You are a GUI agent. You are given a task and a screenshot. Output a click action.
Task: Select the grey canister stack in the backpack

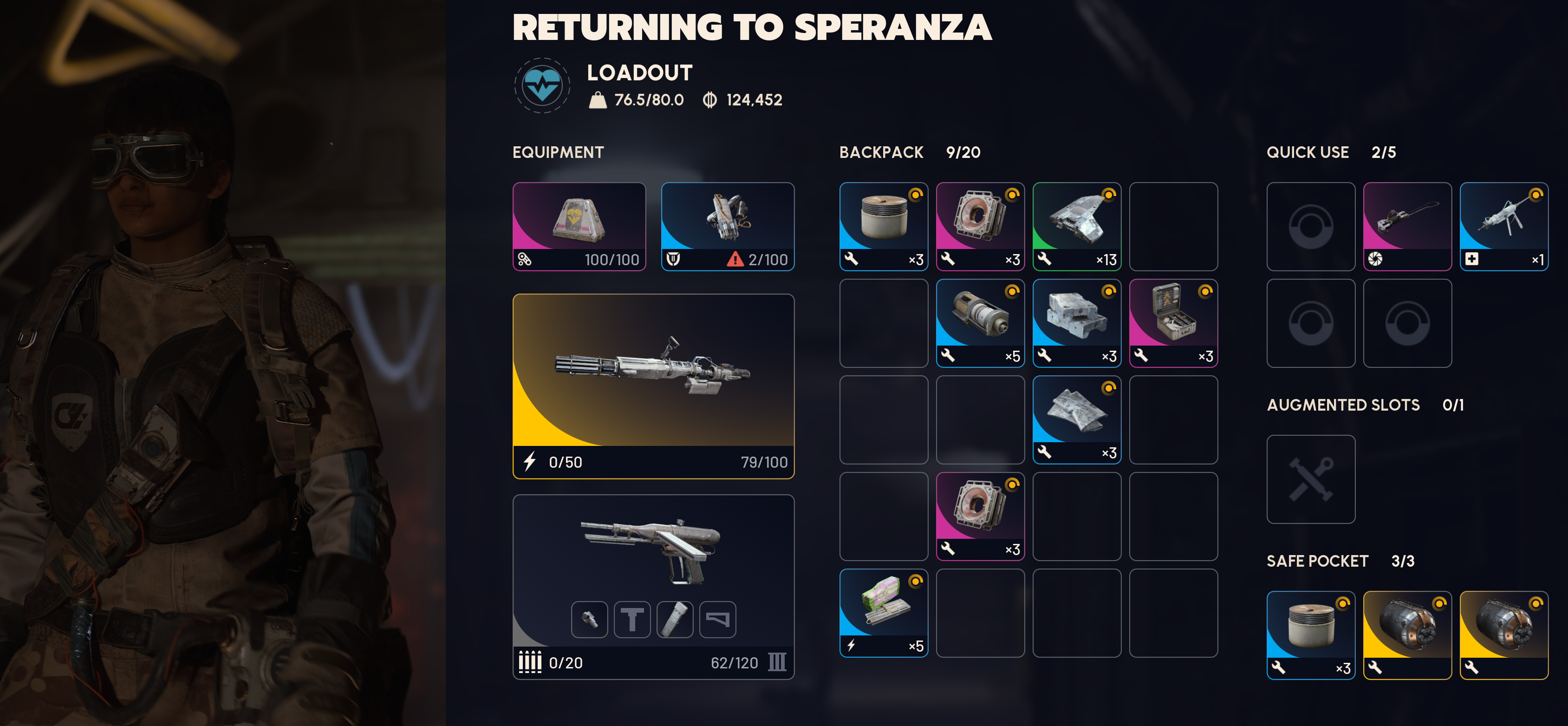pos(883,226)
